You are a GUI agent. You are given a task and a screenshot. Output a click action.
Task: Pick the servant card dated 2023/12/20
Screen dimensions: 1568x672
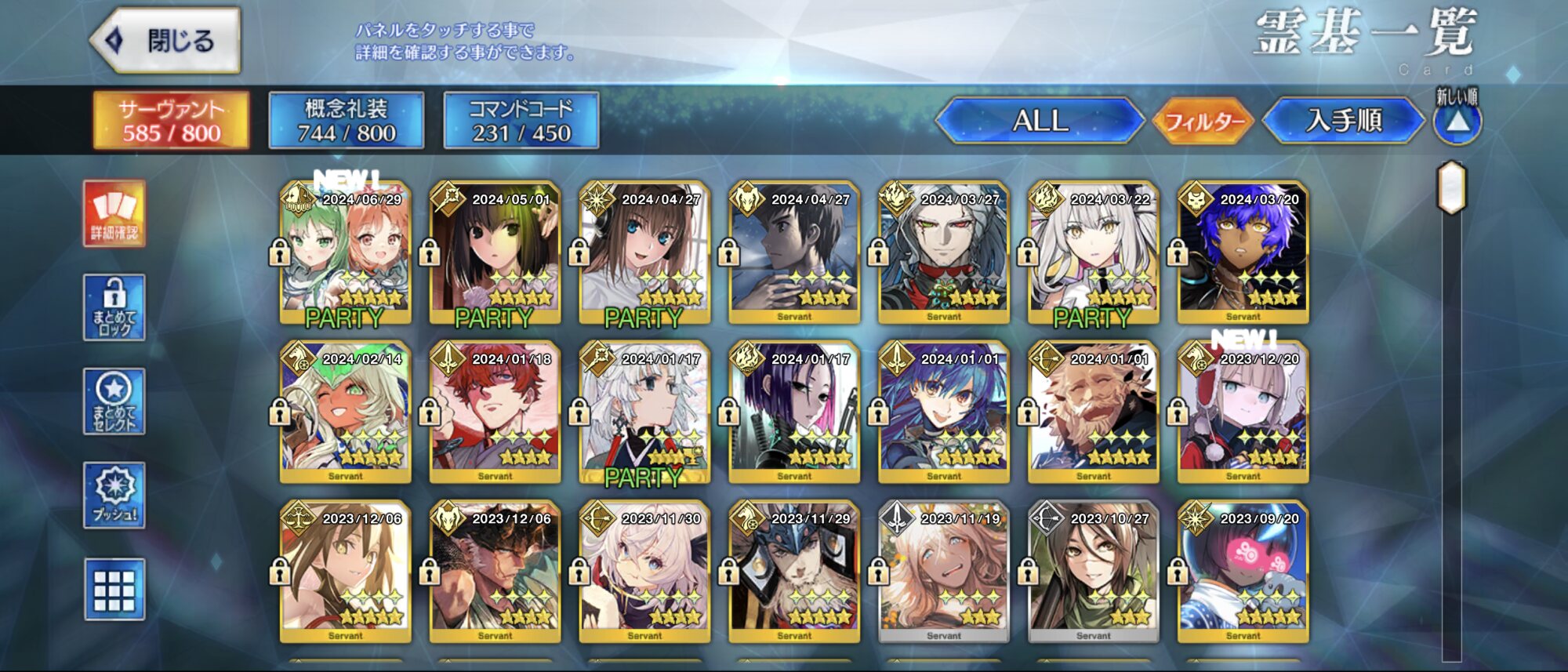click(1243, 412)
